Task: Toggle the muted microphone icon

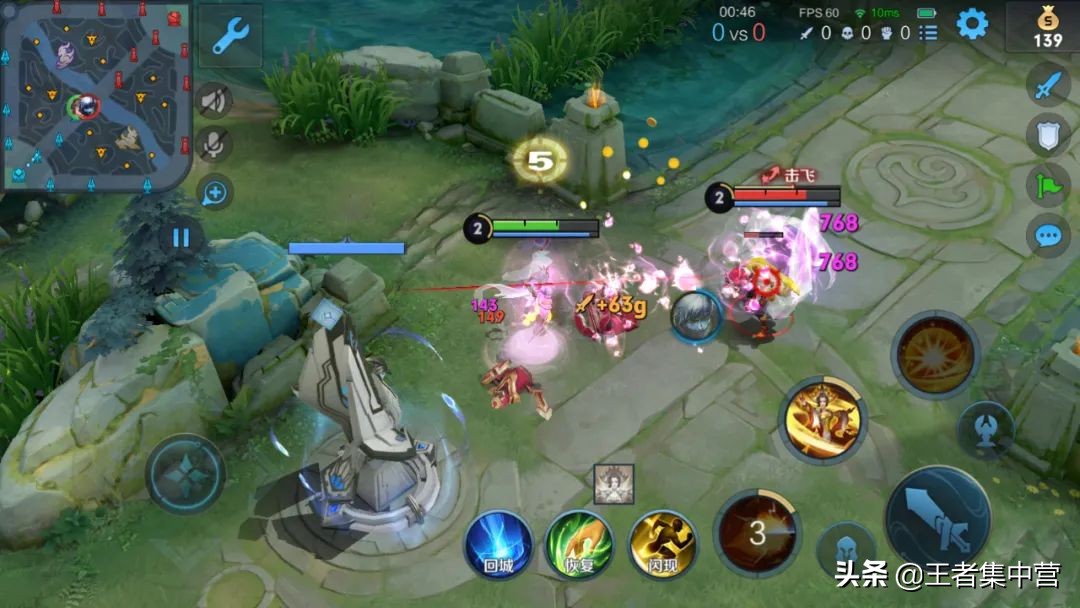Action: tap(213, 145)
